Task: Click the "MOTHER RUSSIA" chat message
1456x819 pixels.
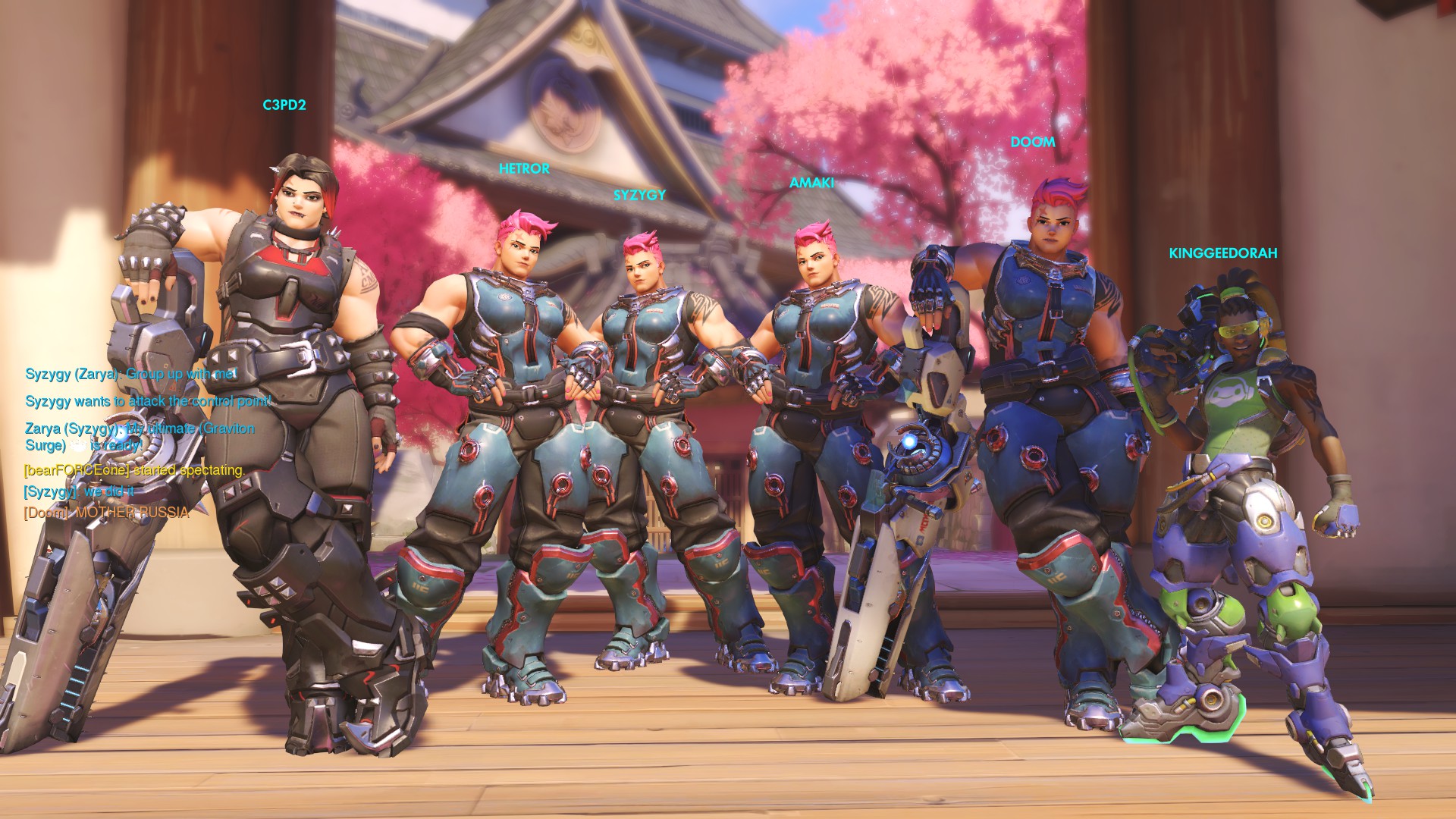Action: 106,513
